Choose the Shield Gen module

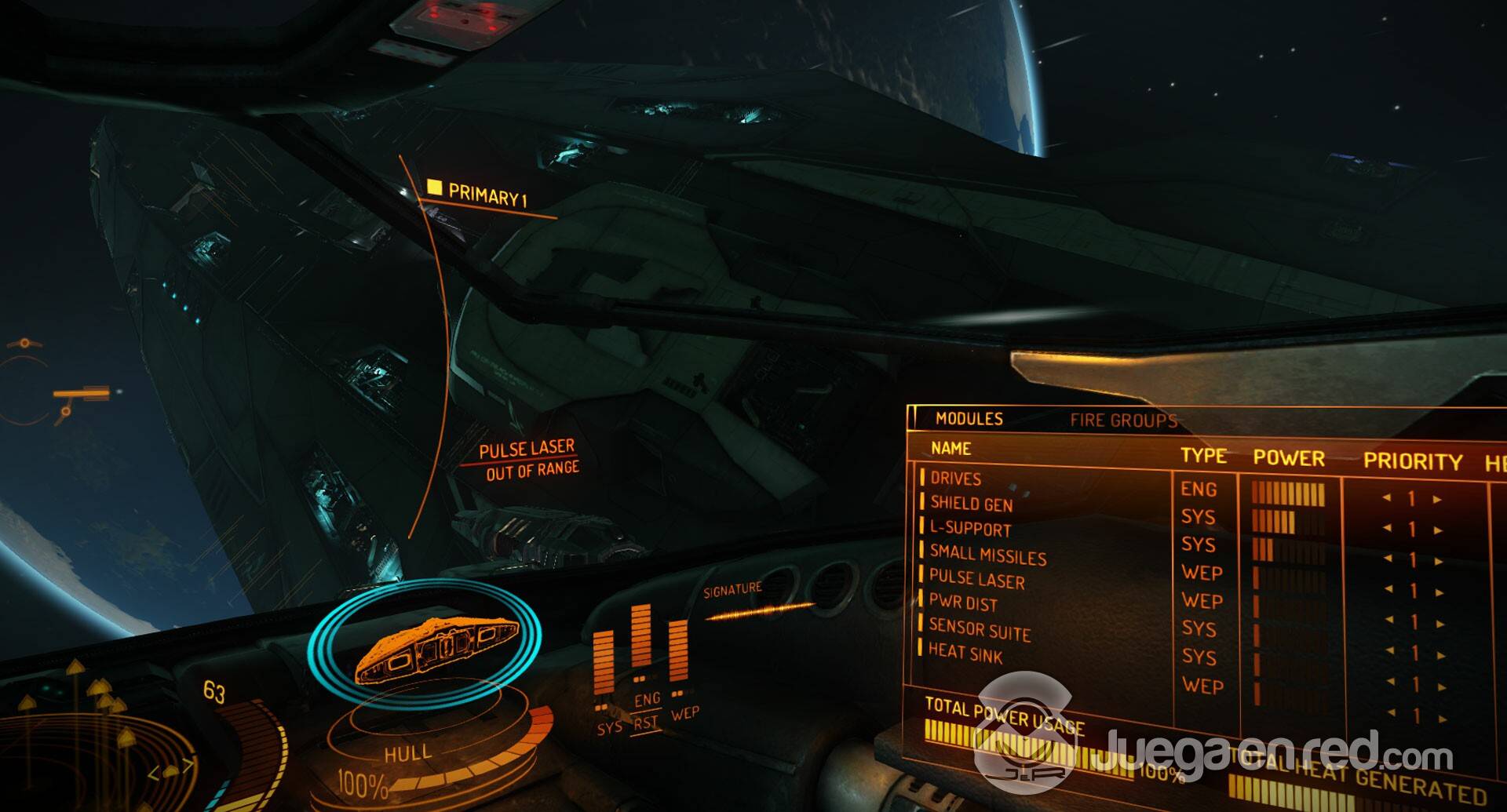tap(971, 504)
